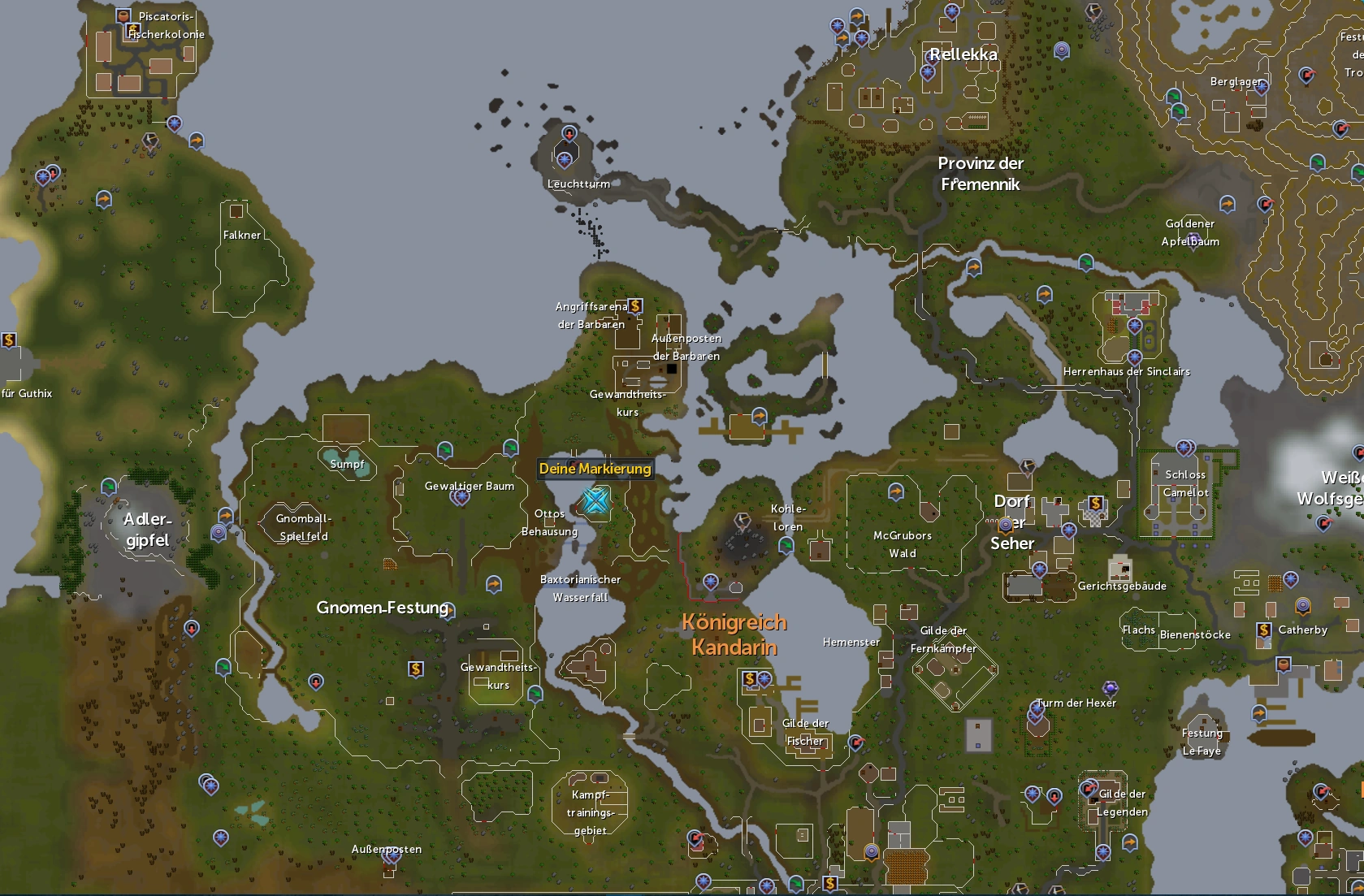Screen dimensions: 1364x896
Task: Click the orange transport arrow near McGrubors Wald
Action: pyautogui.click(x=895, y=491)
